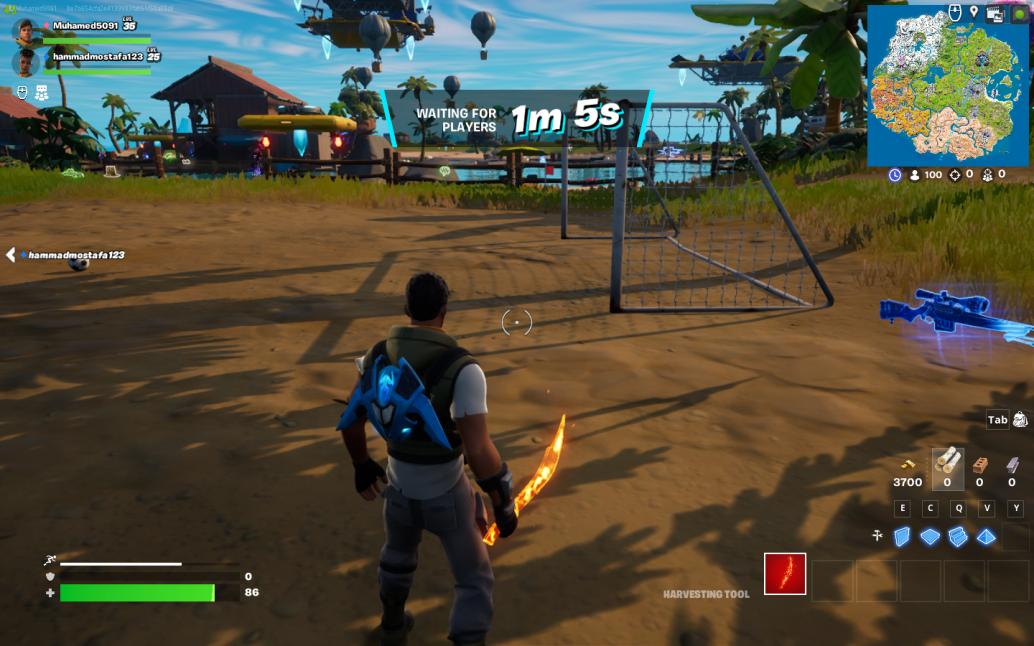Select the brick building material
This screenshot has height=646, width=1034.
[981, 464]
